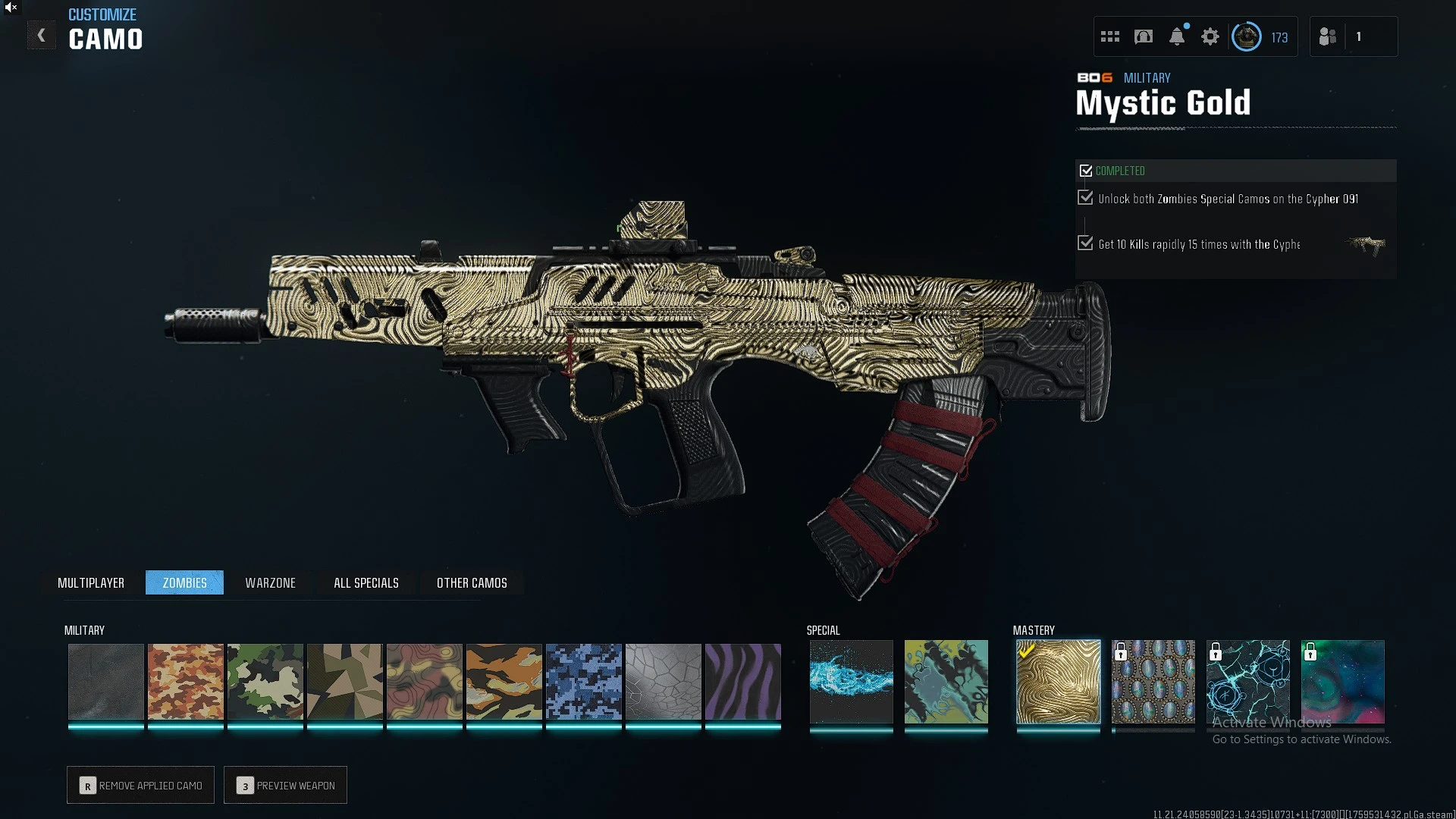Select the blue digital military camo
The height and width of the screenshot is (819, 1456).
click(584, 682)
